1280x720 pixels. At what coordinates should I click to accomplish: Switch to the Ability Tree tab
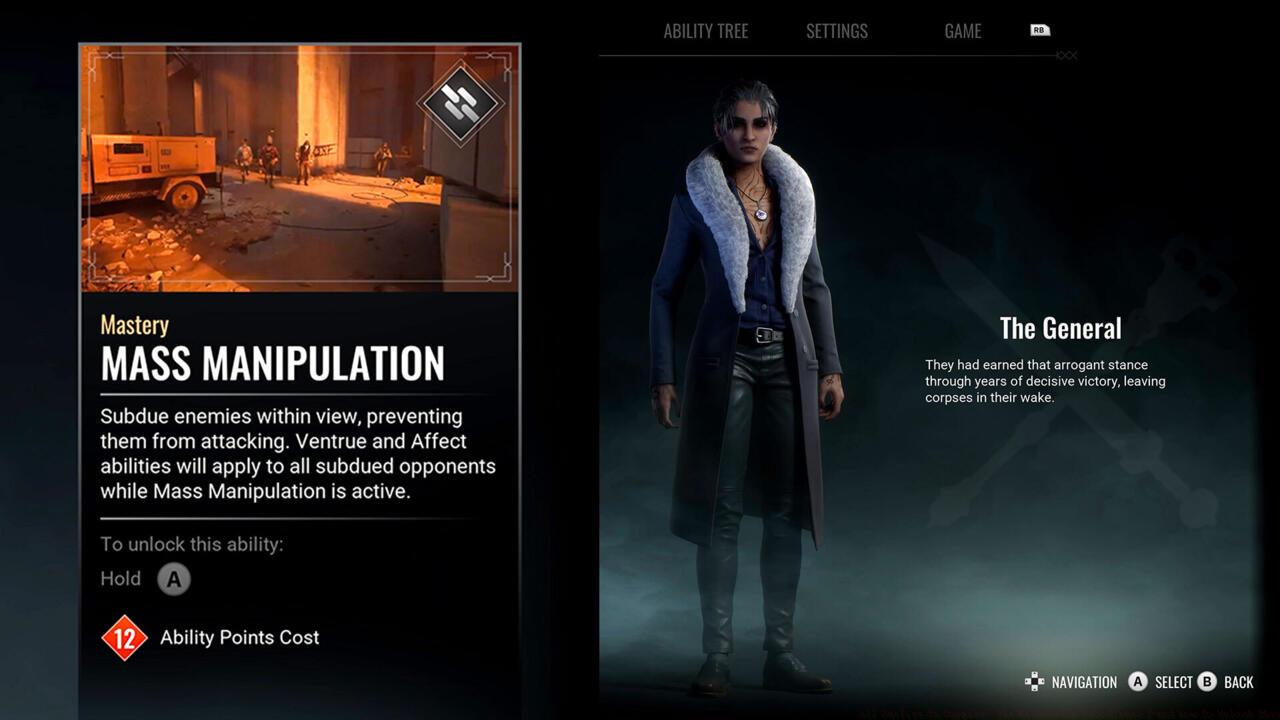point(705,31)
